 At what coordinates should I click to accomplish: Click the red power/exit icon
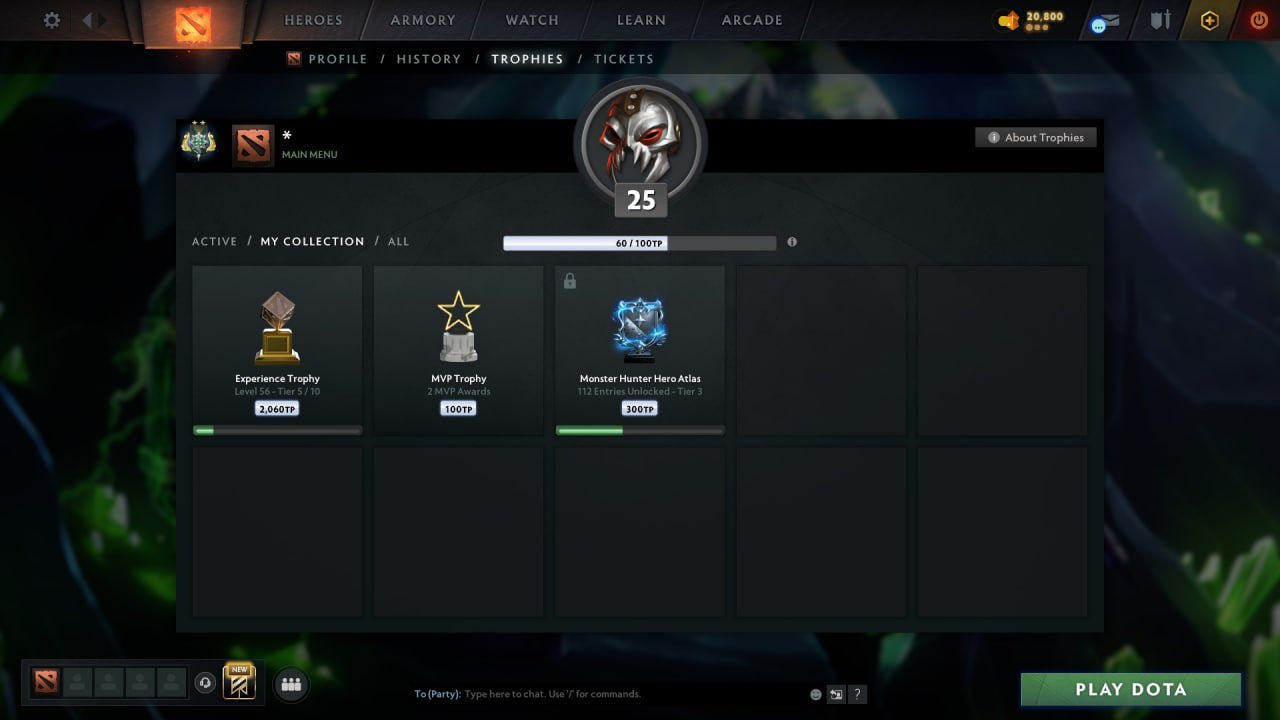click(x=1259, y=20)
